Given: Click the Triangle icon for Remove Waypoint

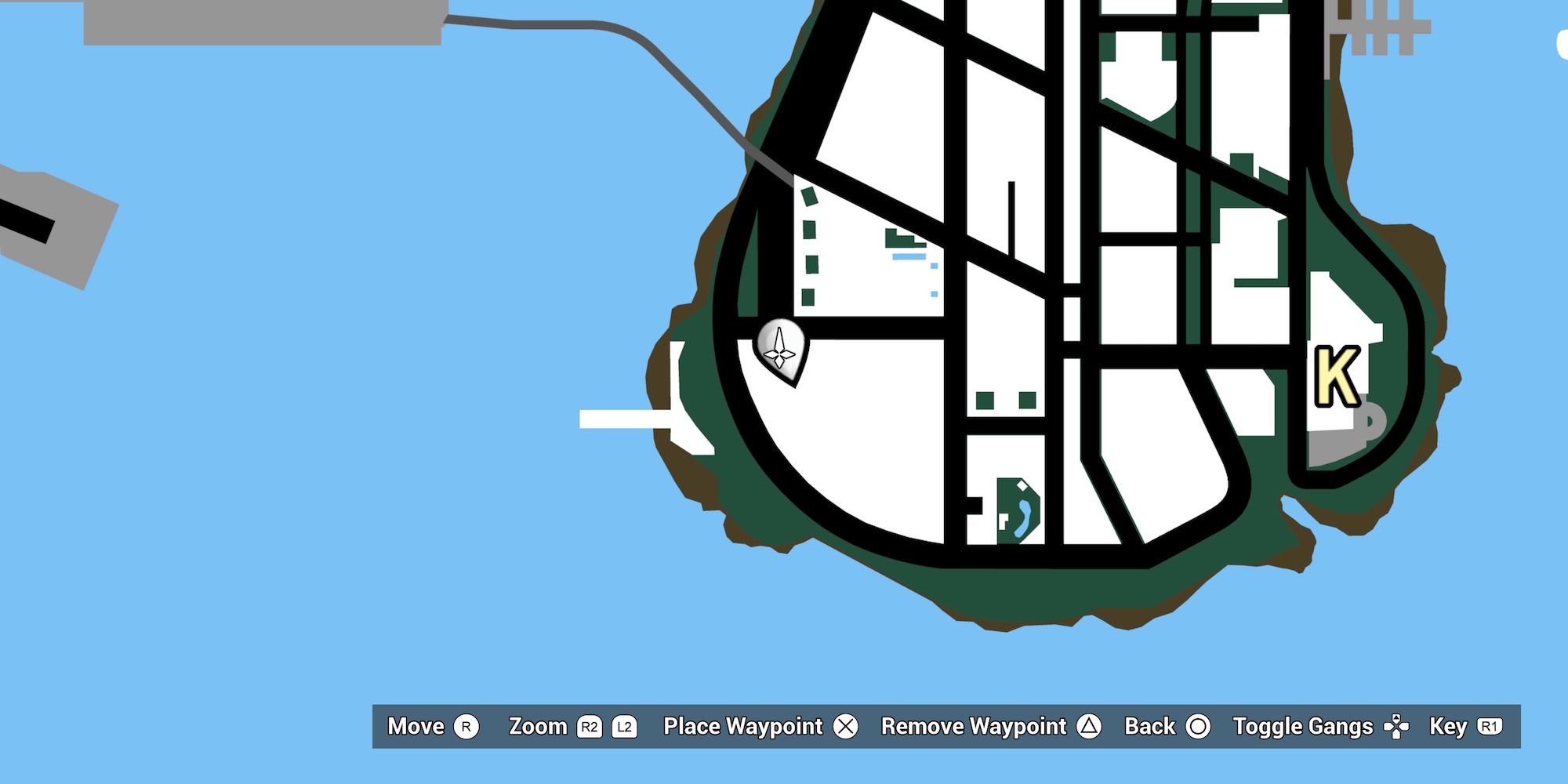Looking at the screenshot, I should [x=1089, y=727].
